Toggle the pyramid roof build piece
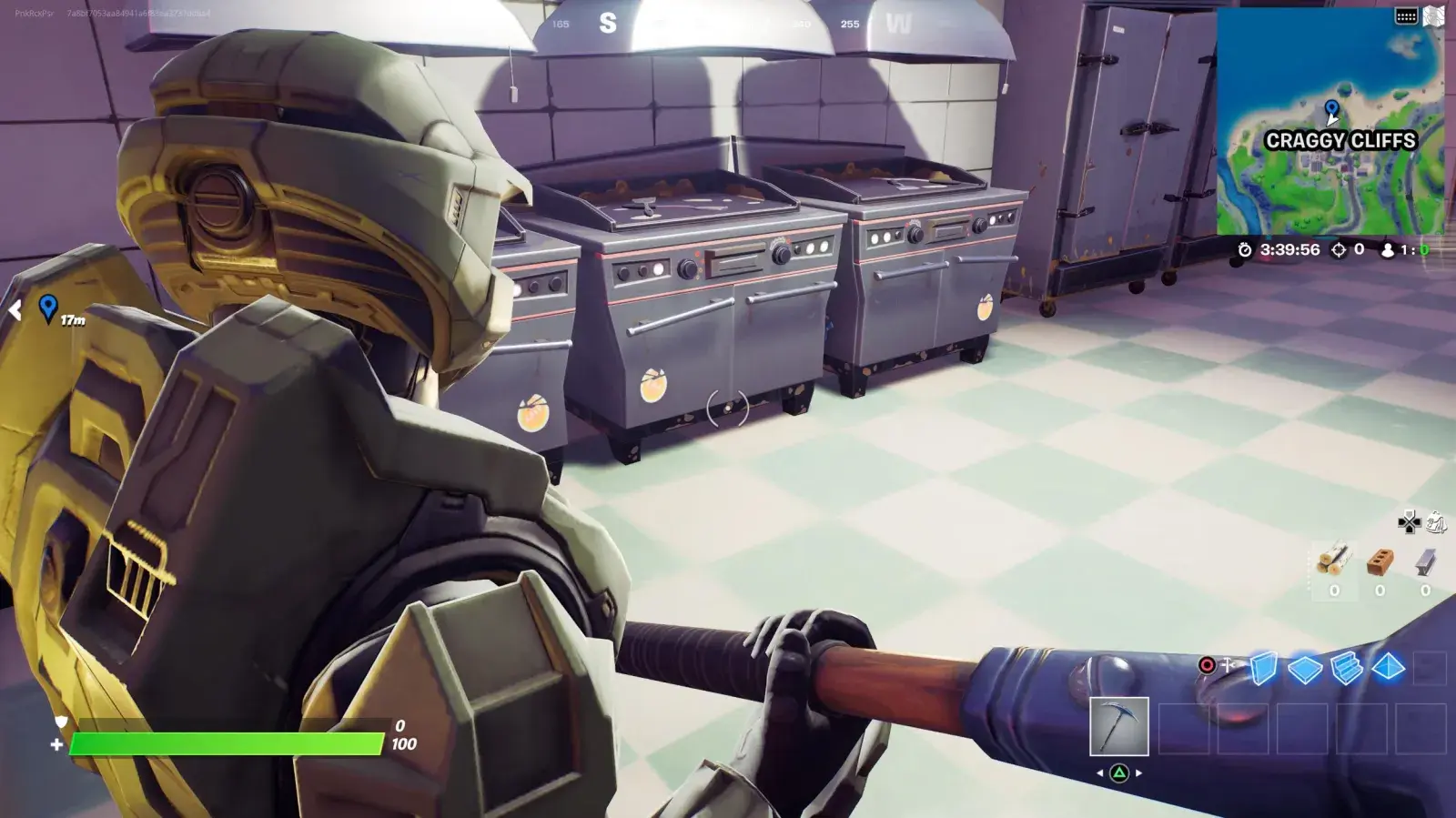The width and height of the screenshot is (1456, 818). [1388, 668]
